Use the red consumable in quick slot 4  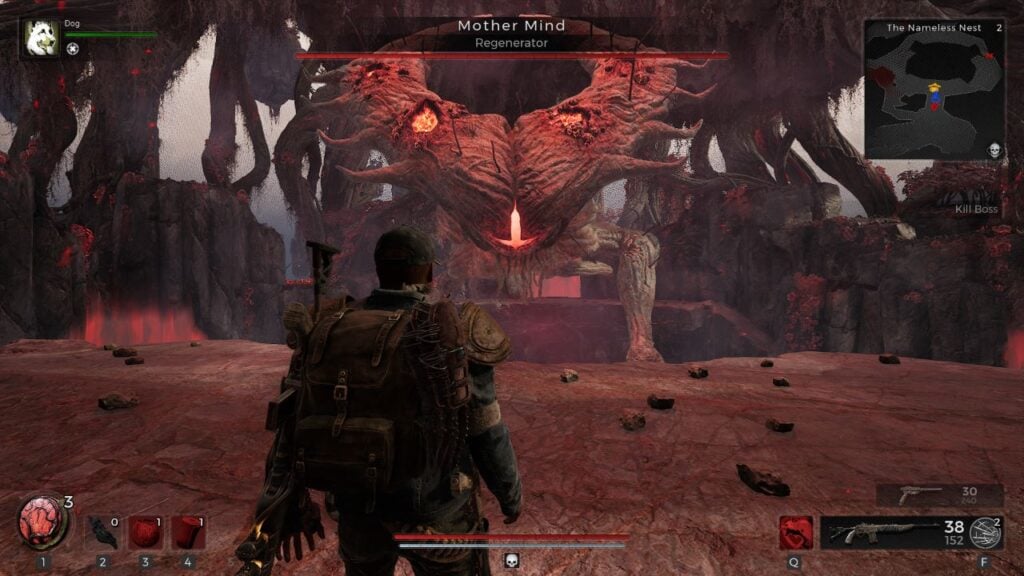[189, 532]
